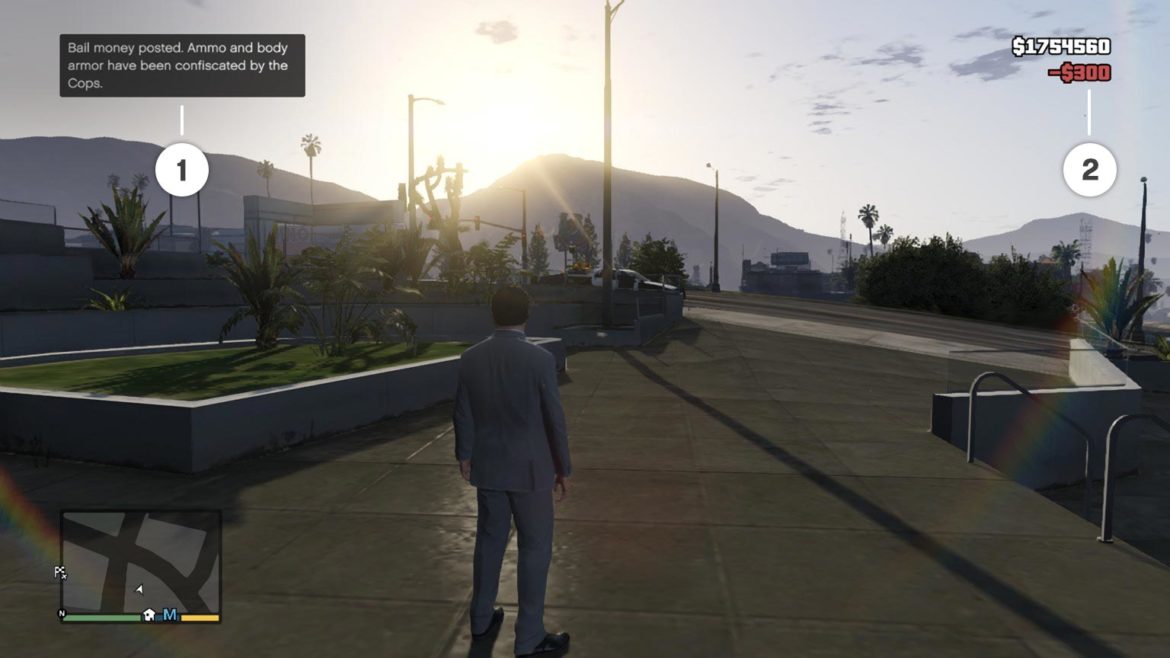1170x658 pixels.
Task: Select the safehouse marker on the minimap
Action: click(149, 614)
